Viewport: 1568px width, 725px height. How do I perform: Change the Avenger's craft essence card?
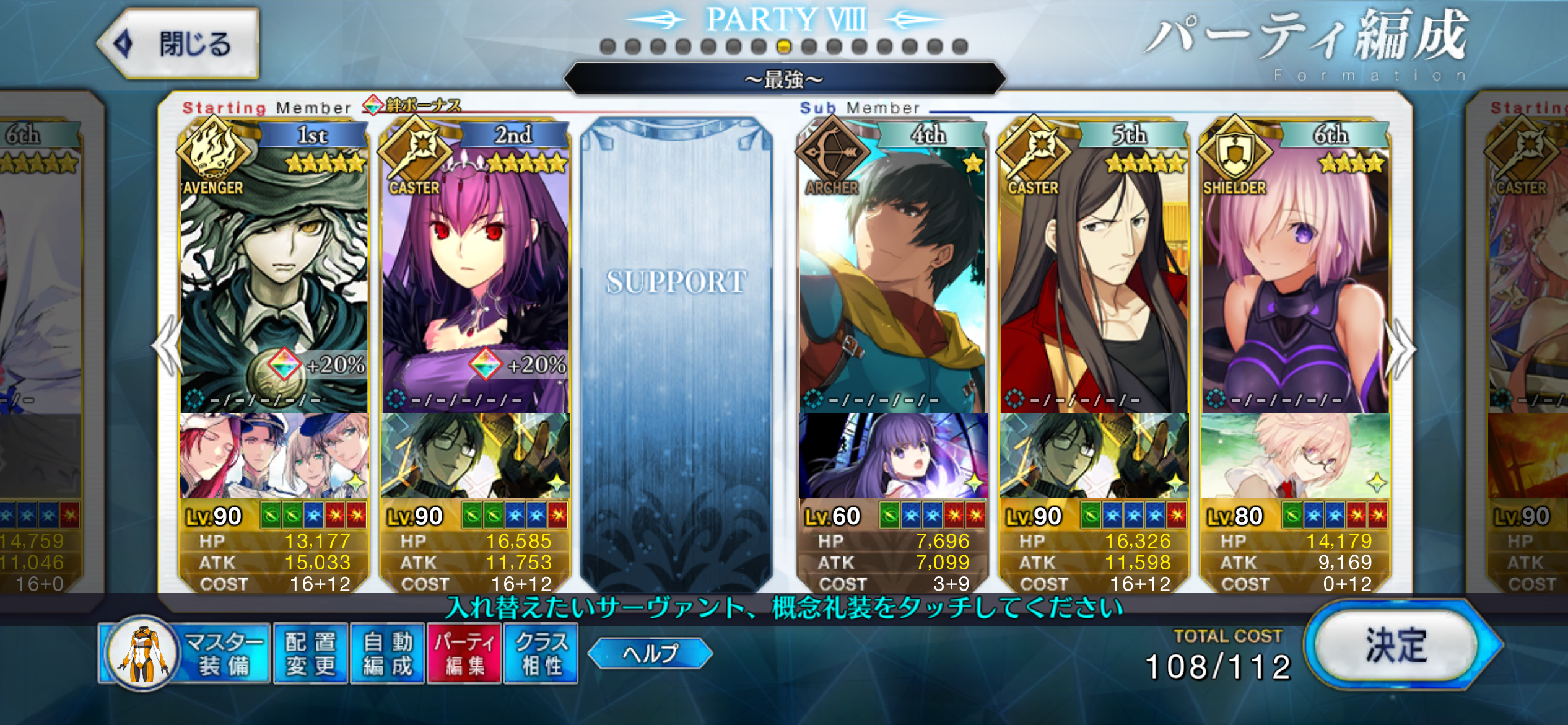(x=274, y=455)
